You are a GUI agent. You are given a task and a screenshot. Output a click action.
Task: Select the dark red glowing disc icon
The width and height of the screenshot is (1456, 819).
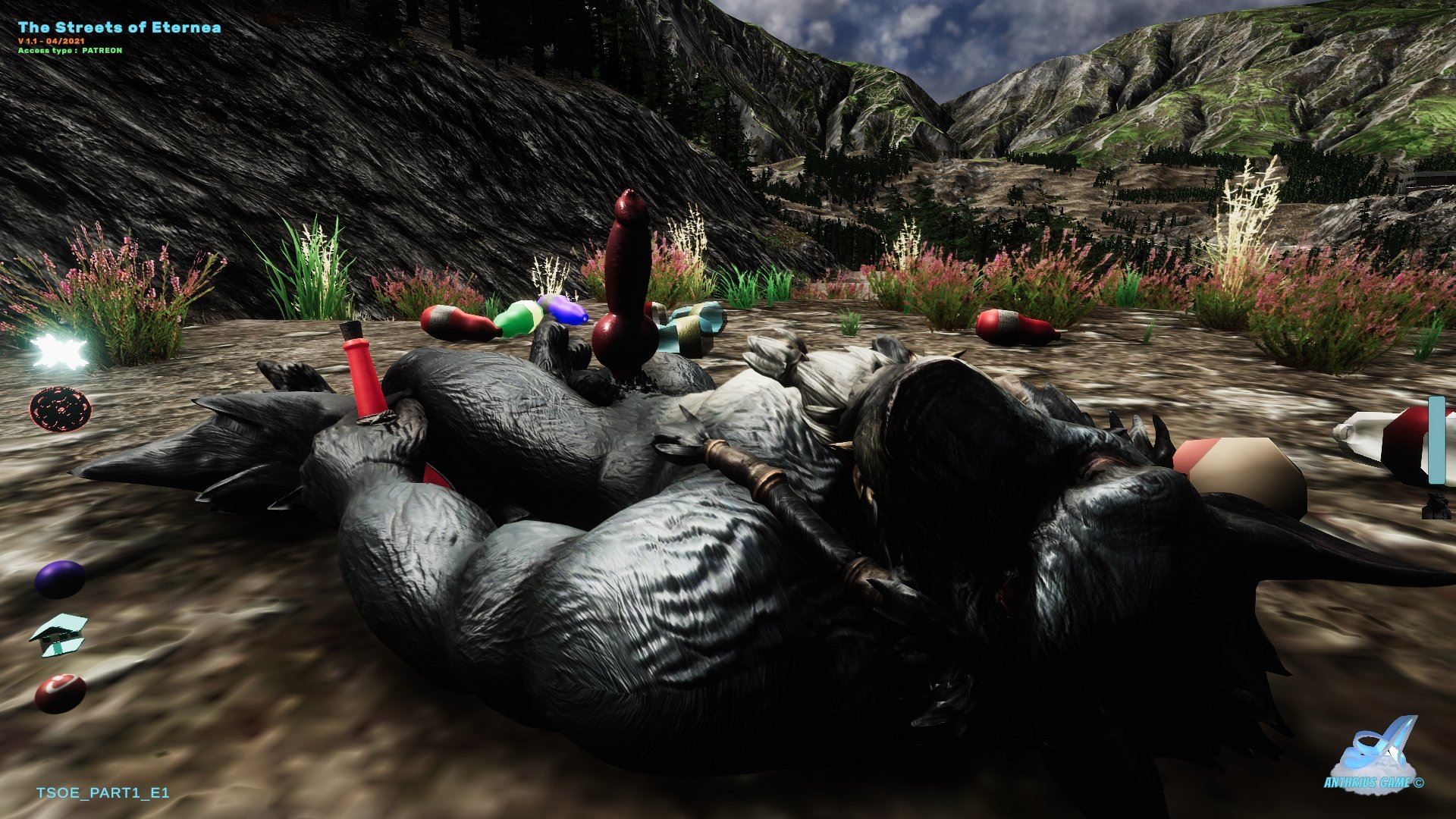point(61,408)
